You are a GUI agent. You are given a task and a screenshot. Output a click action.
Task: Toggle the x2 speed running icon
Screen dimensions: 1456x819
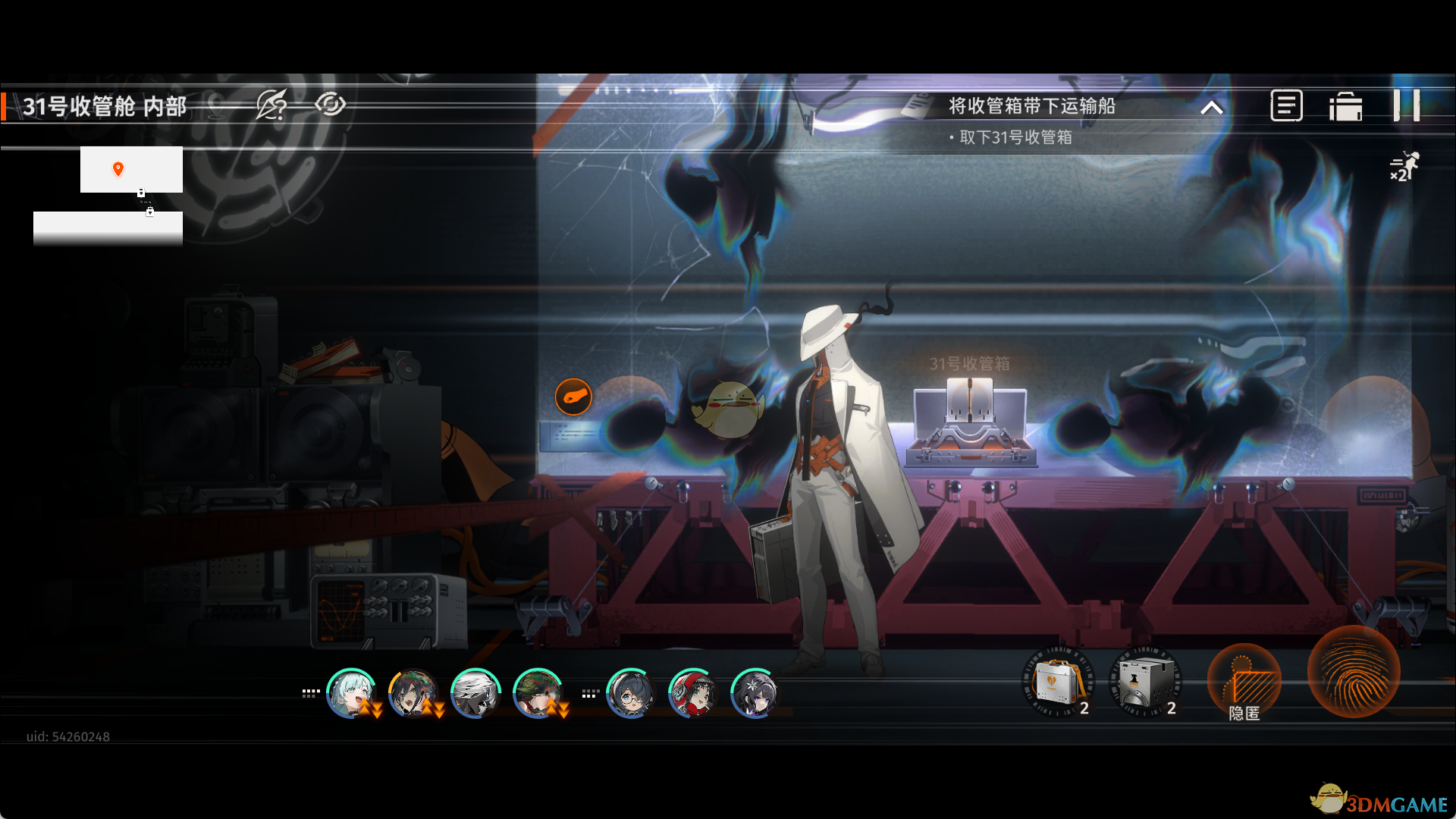(1404, 166)
